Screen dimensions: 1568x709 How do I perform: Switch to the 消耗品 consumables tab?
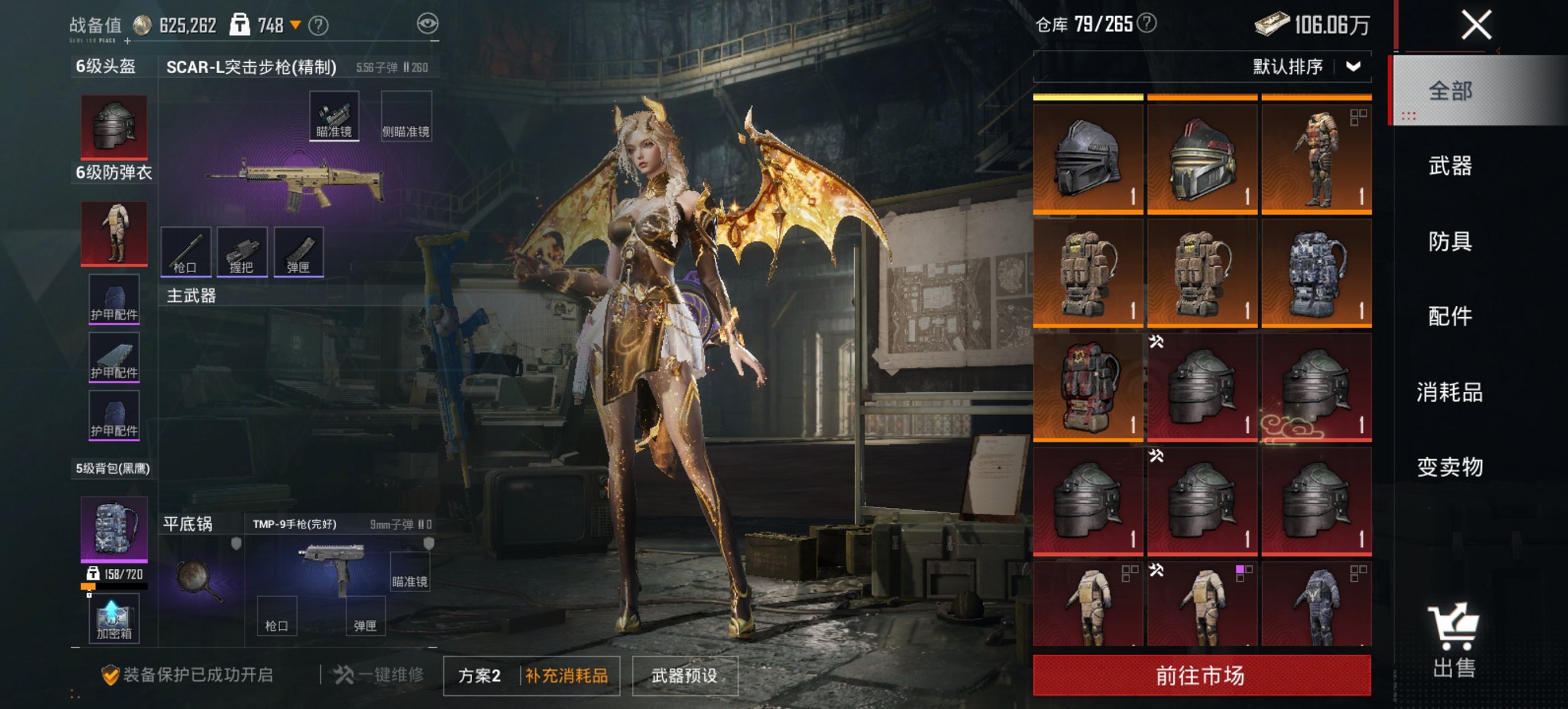[1451, 393]
